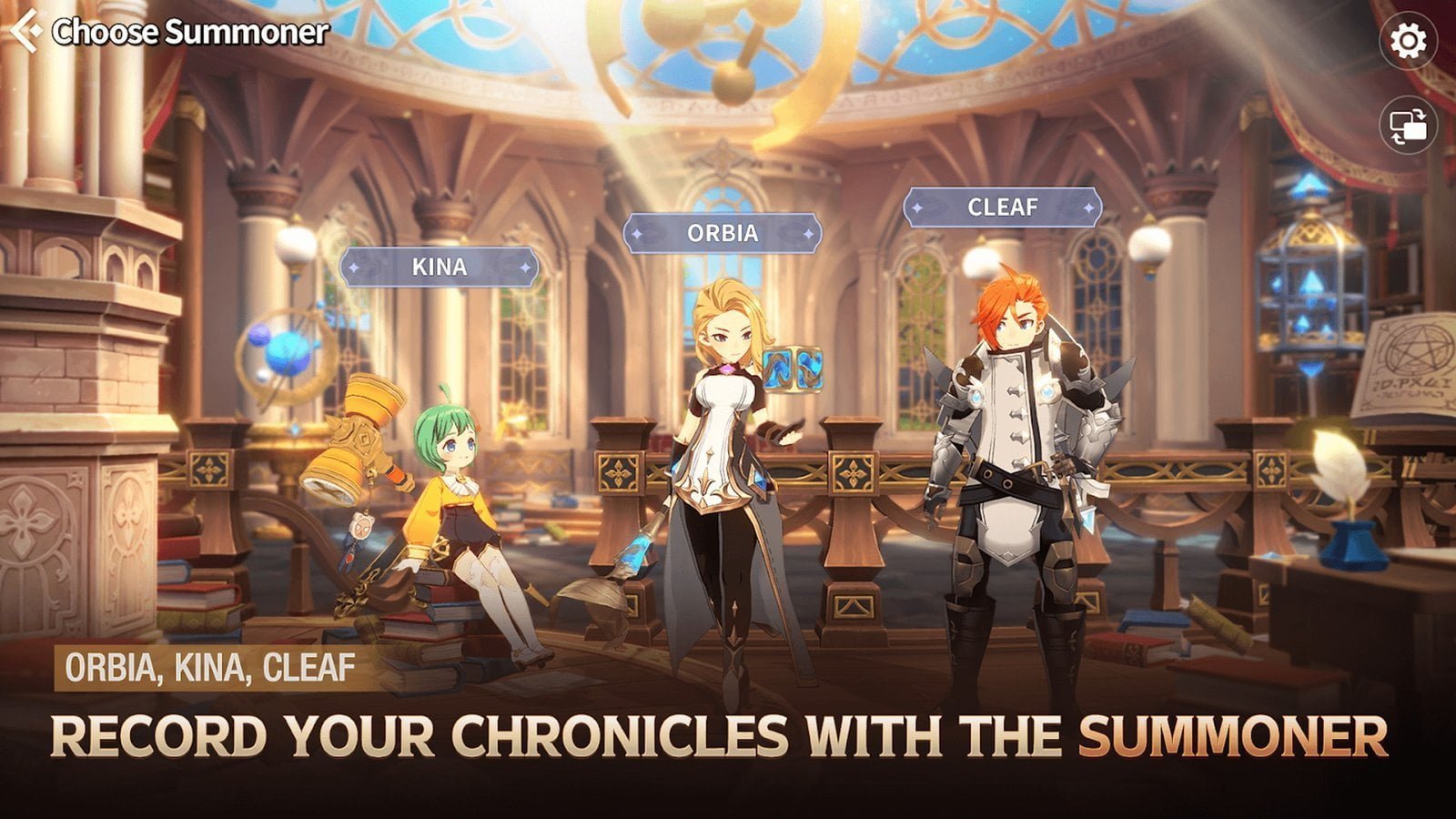The image size is (1456, 819).
Task: Click summoner Orbia in the center
Action: (723, 455)
